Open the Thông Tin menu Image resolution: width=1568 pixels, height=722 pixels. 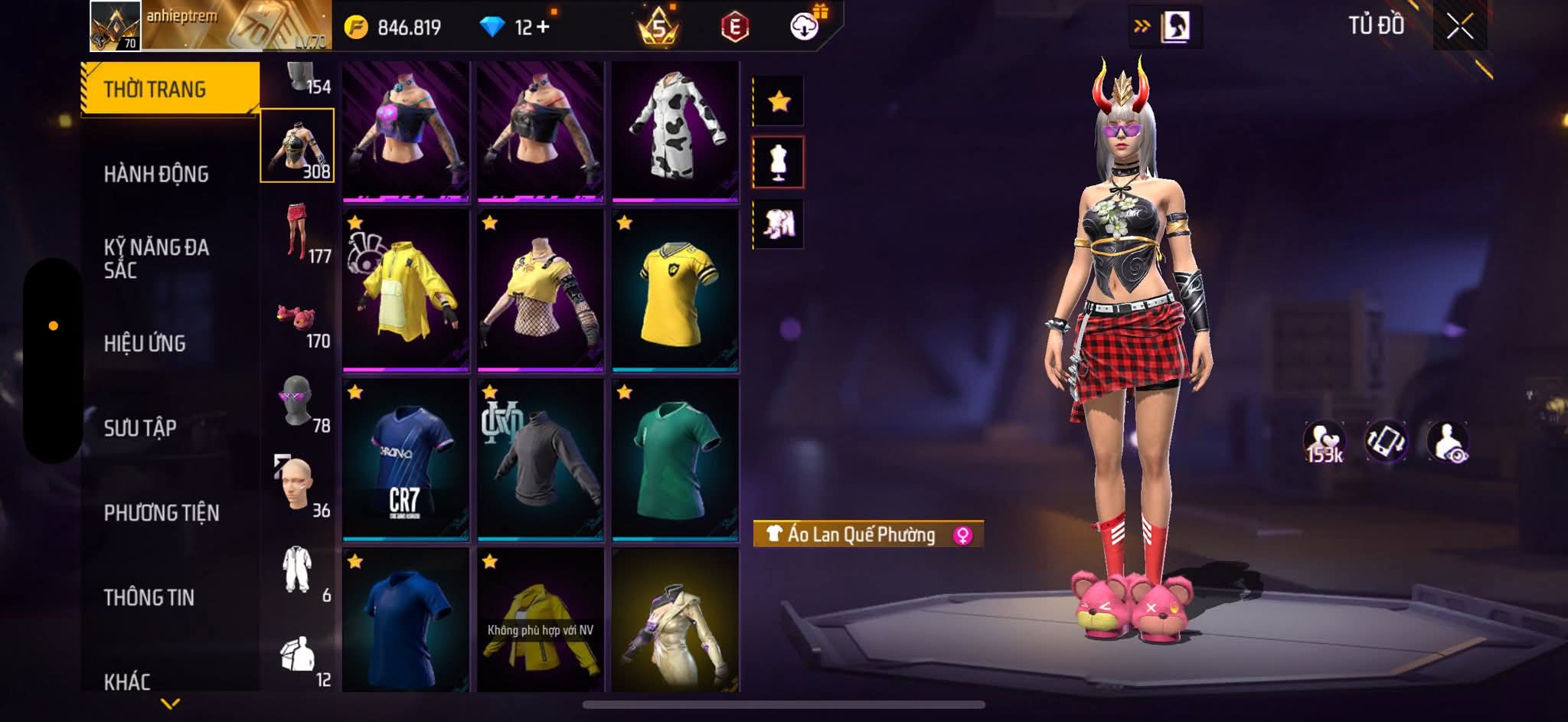[149, 597]
